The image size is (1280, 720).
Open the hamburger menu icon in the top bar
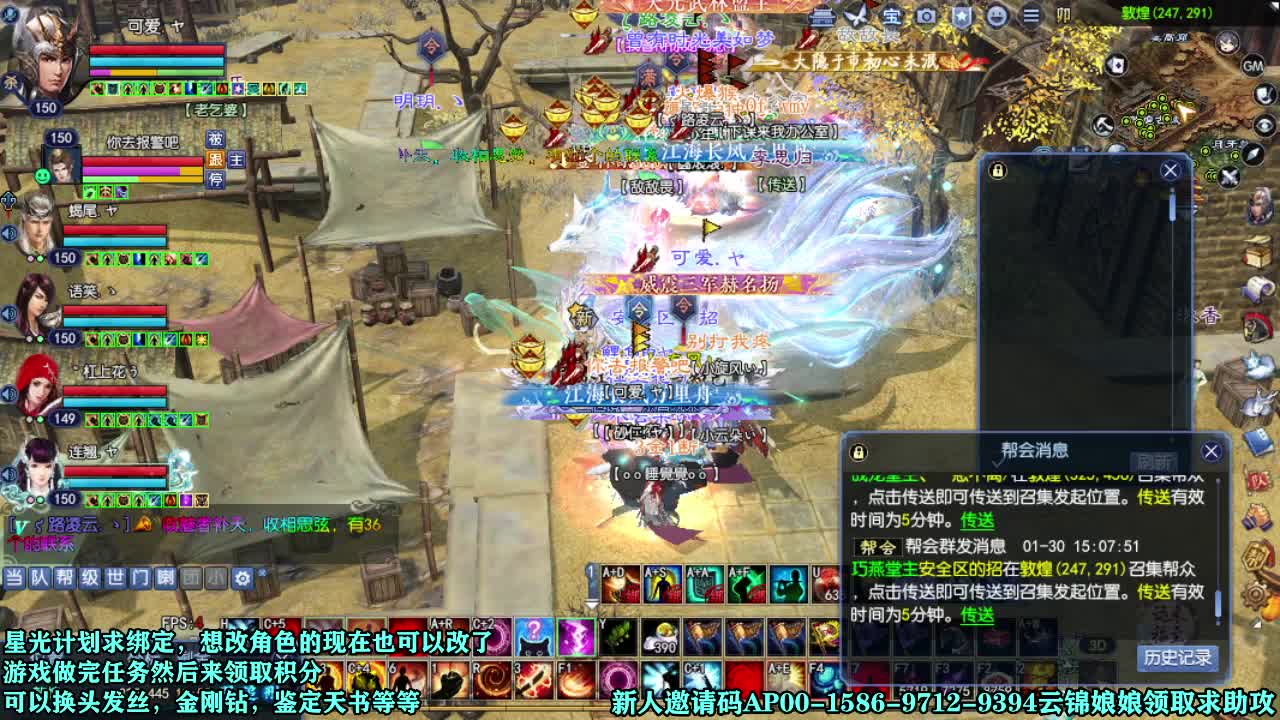[x=1032, y=15]
